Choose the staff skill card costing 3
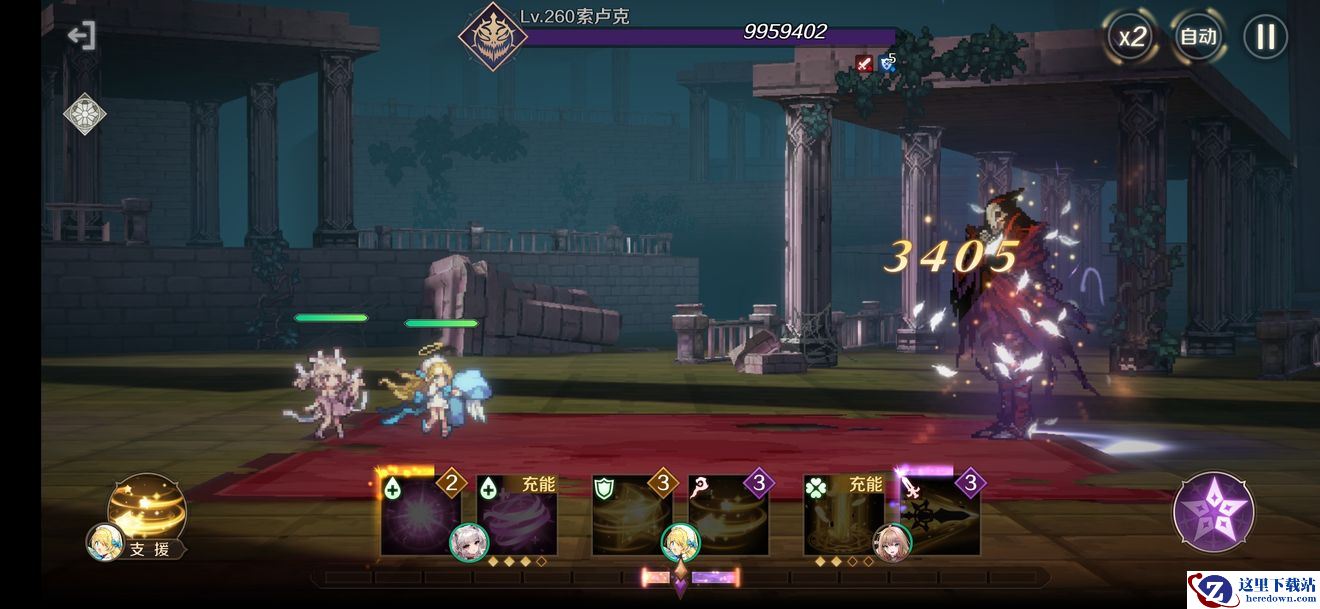This screenshot has height=609, width=1320. tap(729, 517)
